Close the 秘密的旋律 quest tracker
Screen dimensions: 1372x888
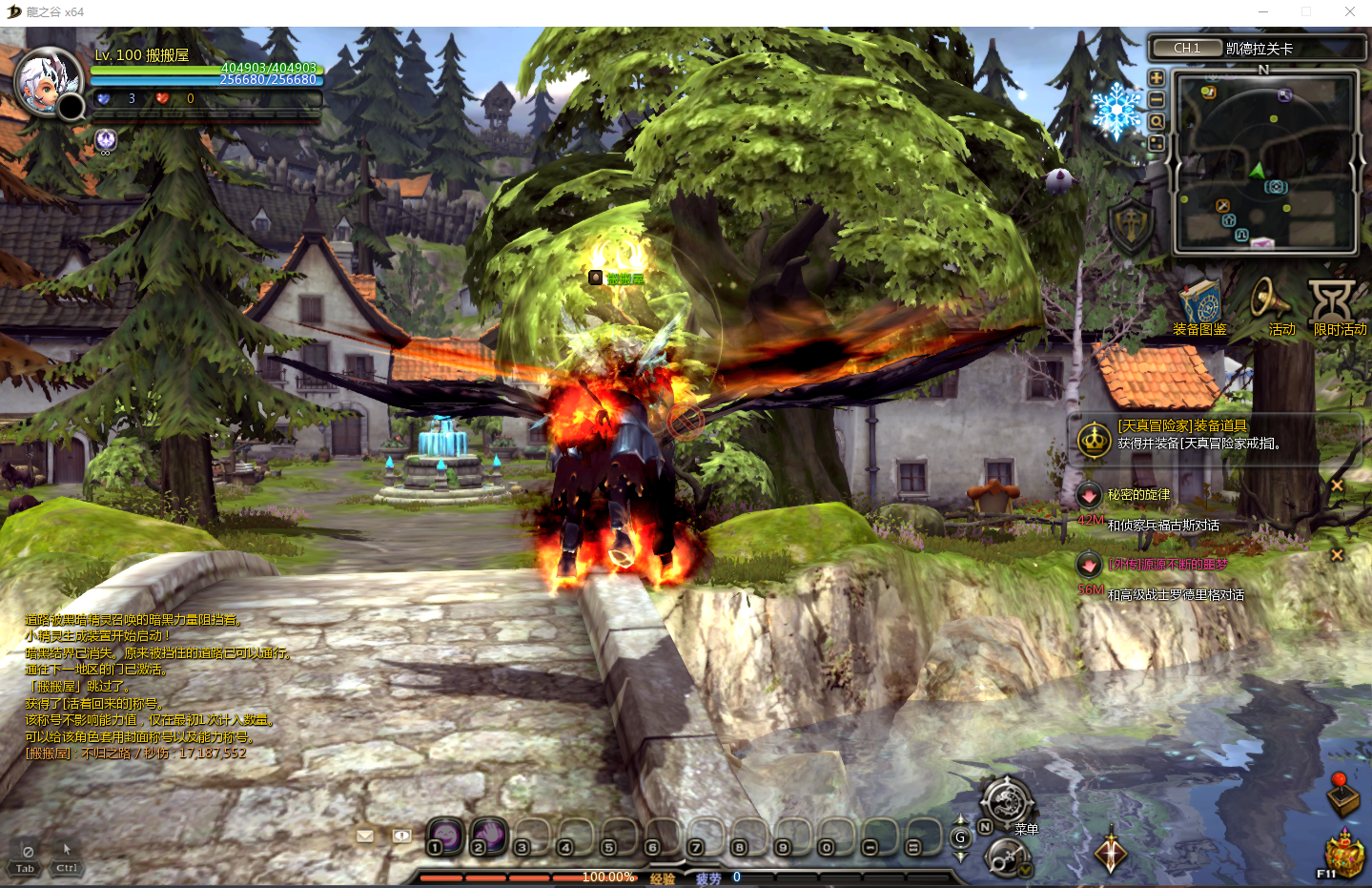pyautogui.click(x=1337, y=485)
